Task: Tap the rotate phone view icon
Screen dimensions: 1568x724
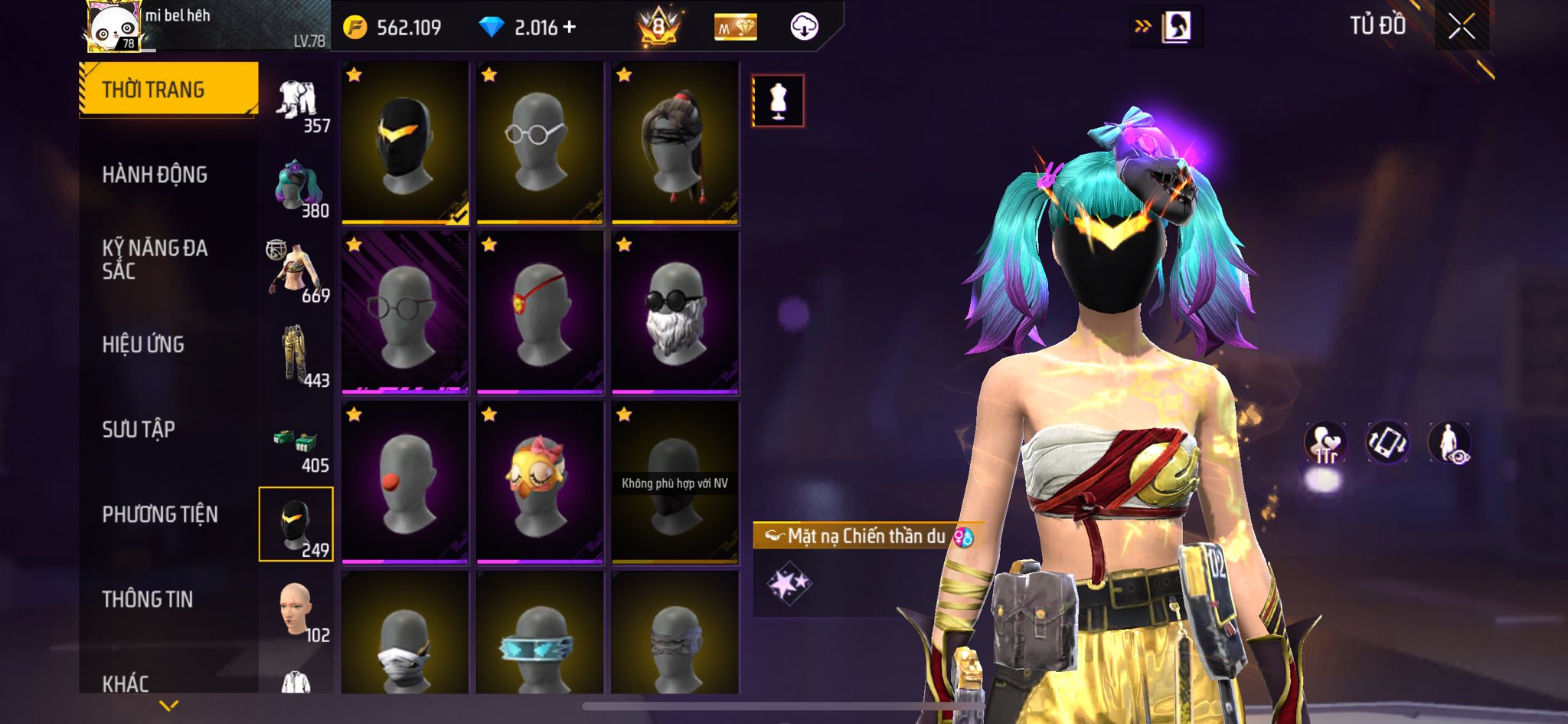Action: pyautogui.click(x=1387, y=443)
